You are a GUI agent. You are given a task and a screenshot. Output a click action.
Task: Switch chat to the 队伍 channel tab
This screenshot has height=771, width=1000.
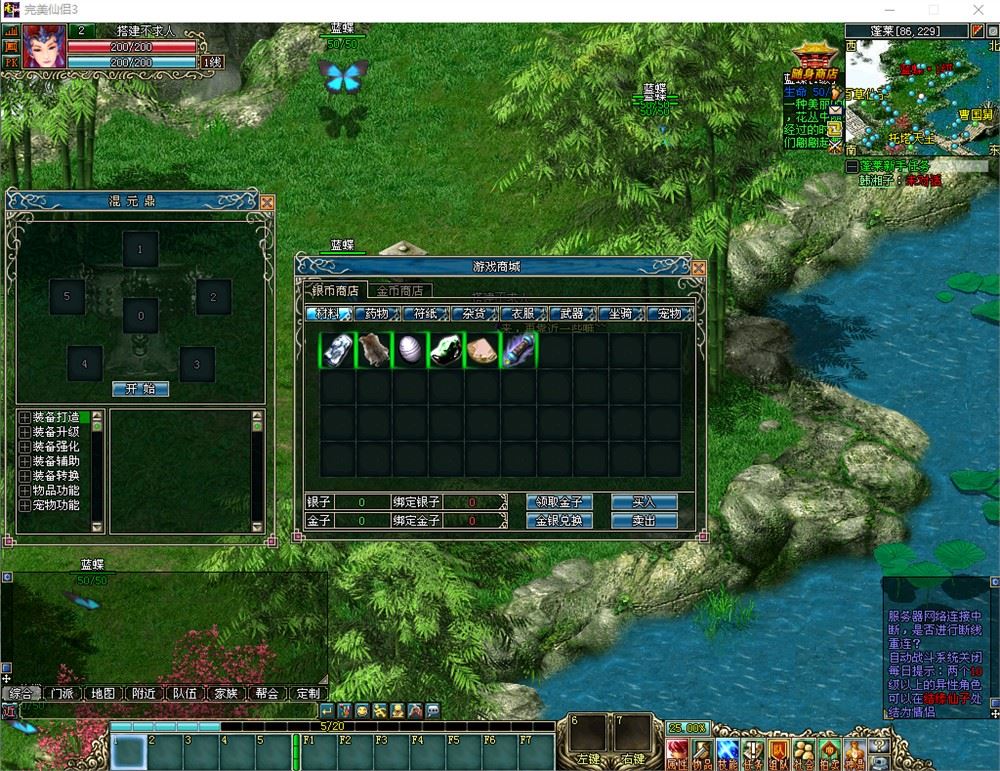(x=184, y=693)
